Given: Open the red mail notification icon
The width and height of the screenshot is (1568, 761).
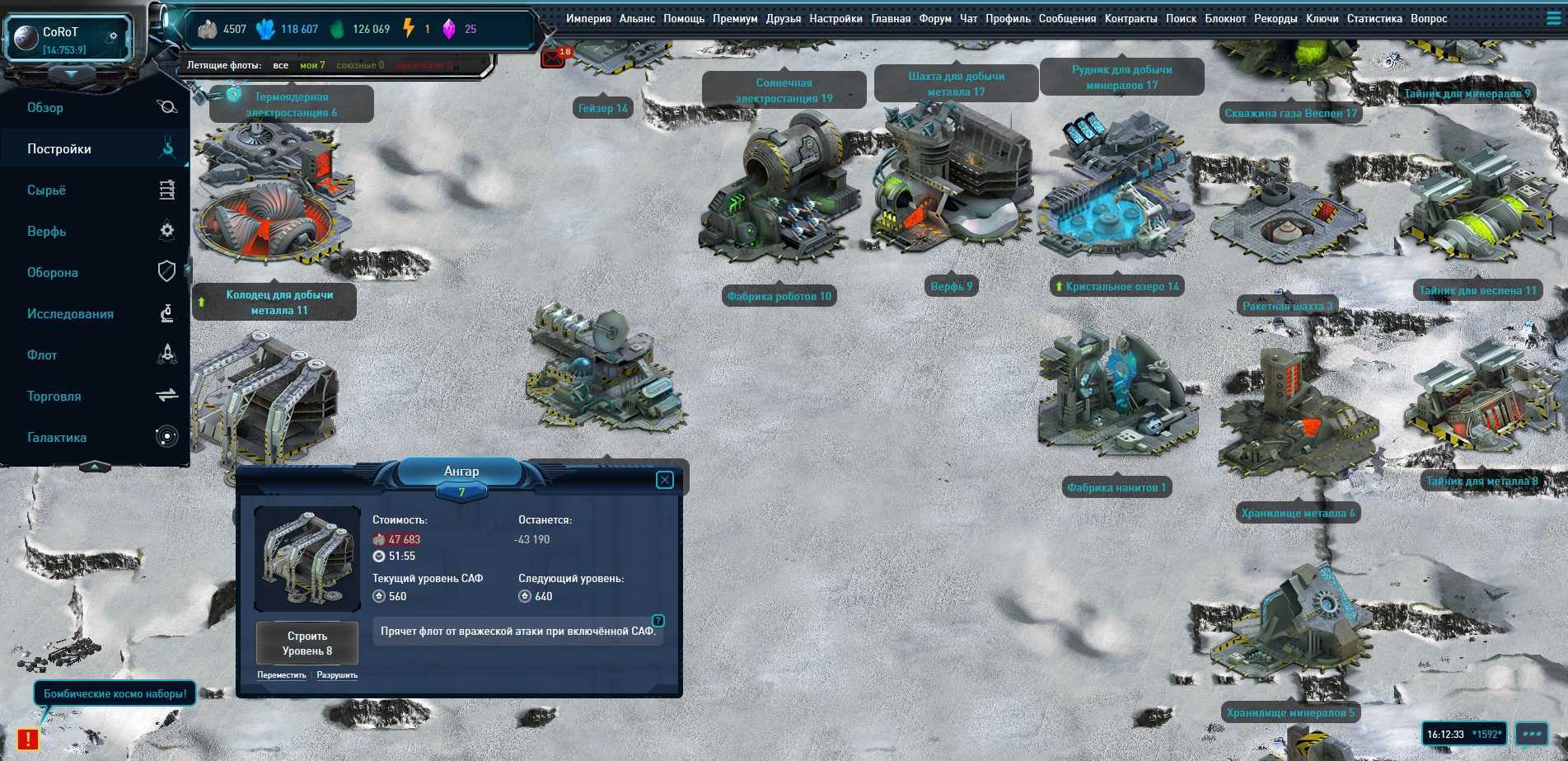Looking at the screenshot, I should [552, 59].
